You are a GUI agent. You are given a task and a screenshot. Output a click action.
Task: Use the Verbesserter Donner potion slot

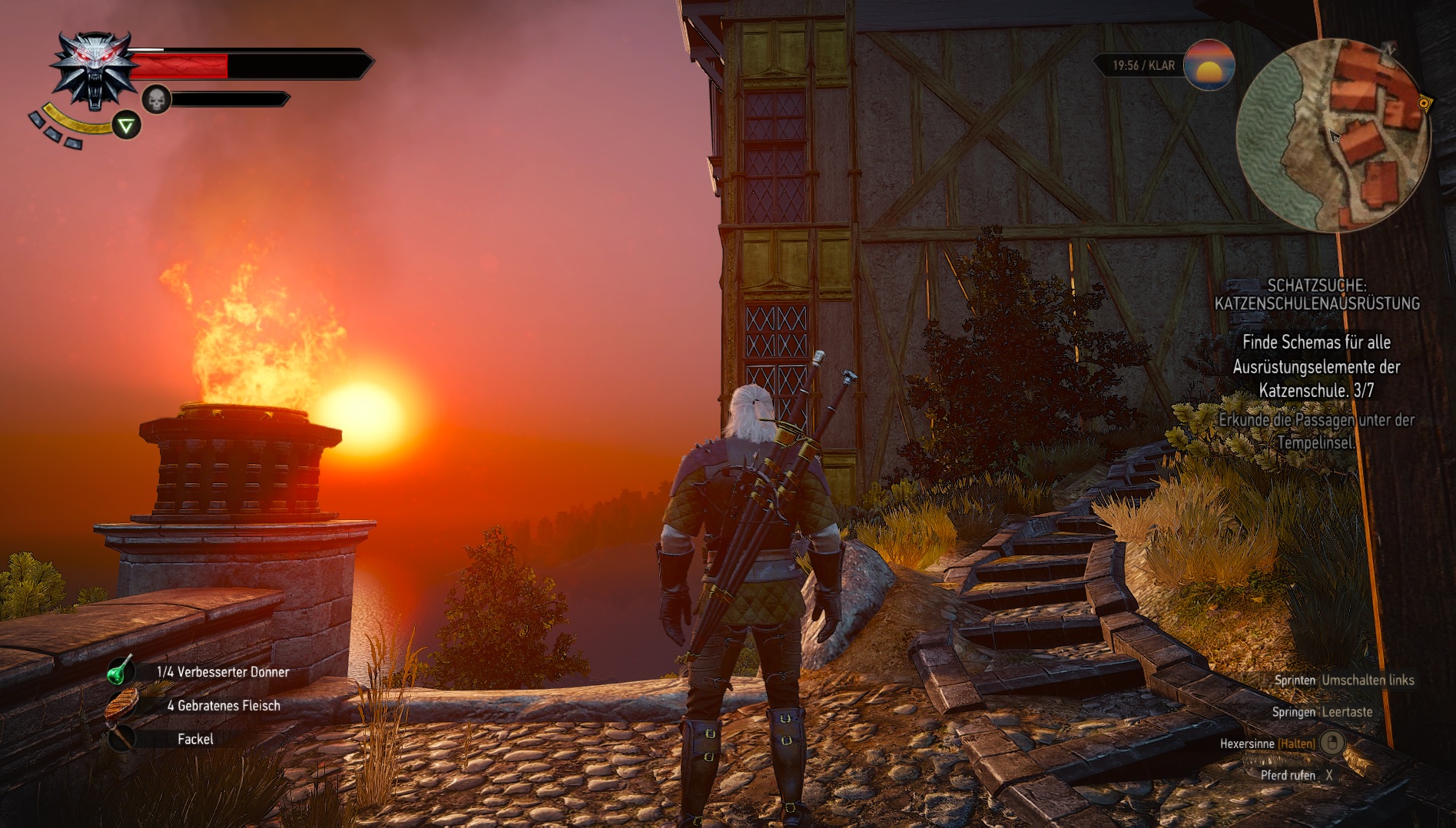pos(121,671)
